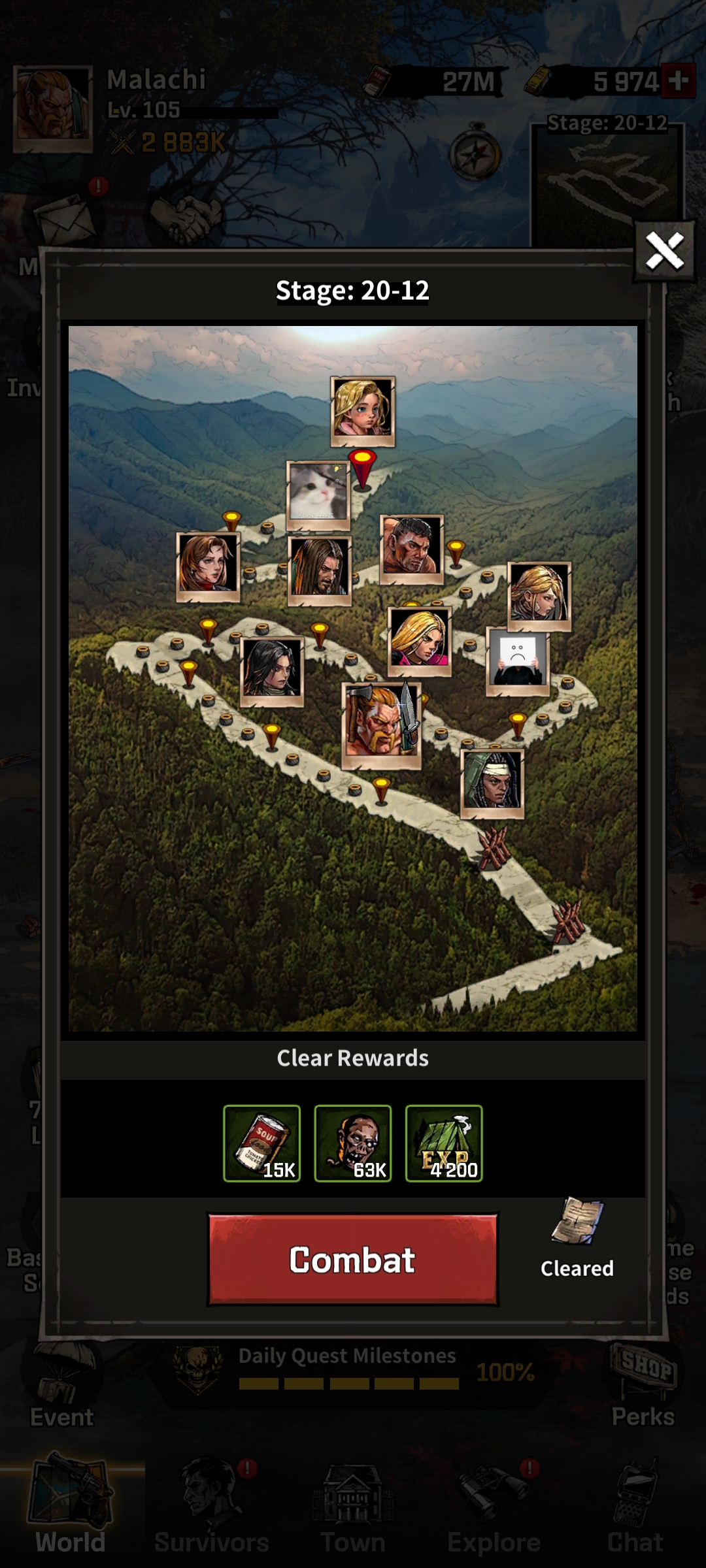Inspect the EXP tent reward

point(444,1143)
